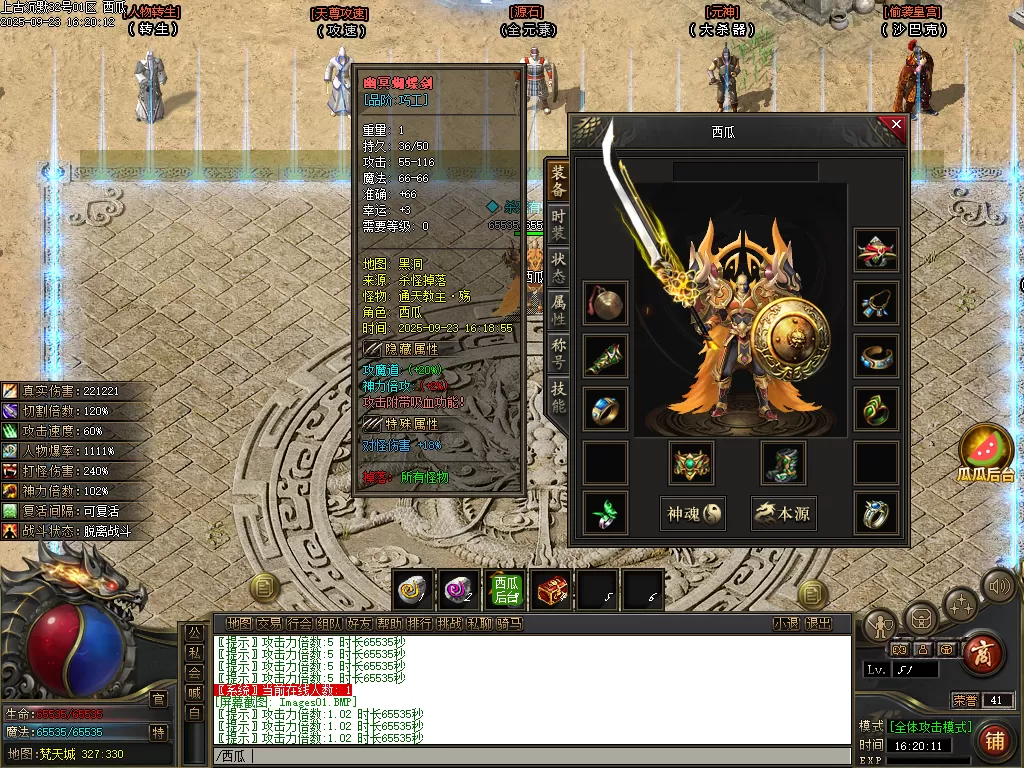The height and width of the screenshot is (768, 1024).
Task: Open the red 铺 shop button
Action: (994, 740)
